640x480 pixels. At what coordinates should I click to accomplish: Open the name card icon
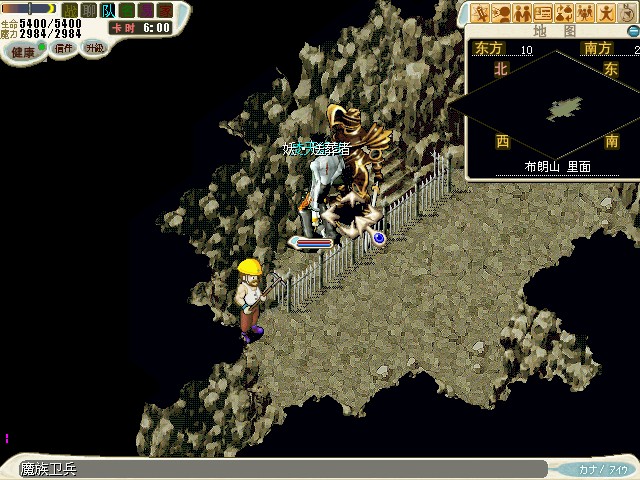pyautogui.click(x=543, y=13)
